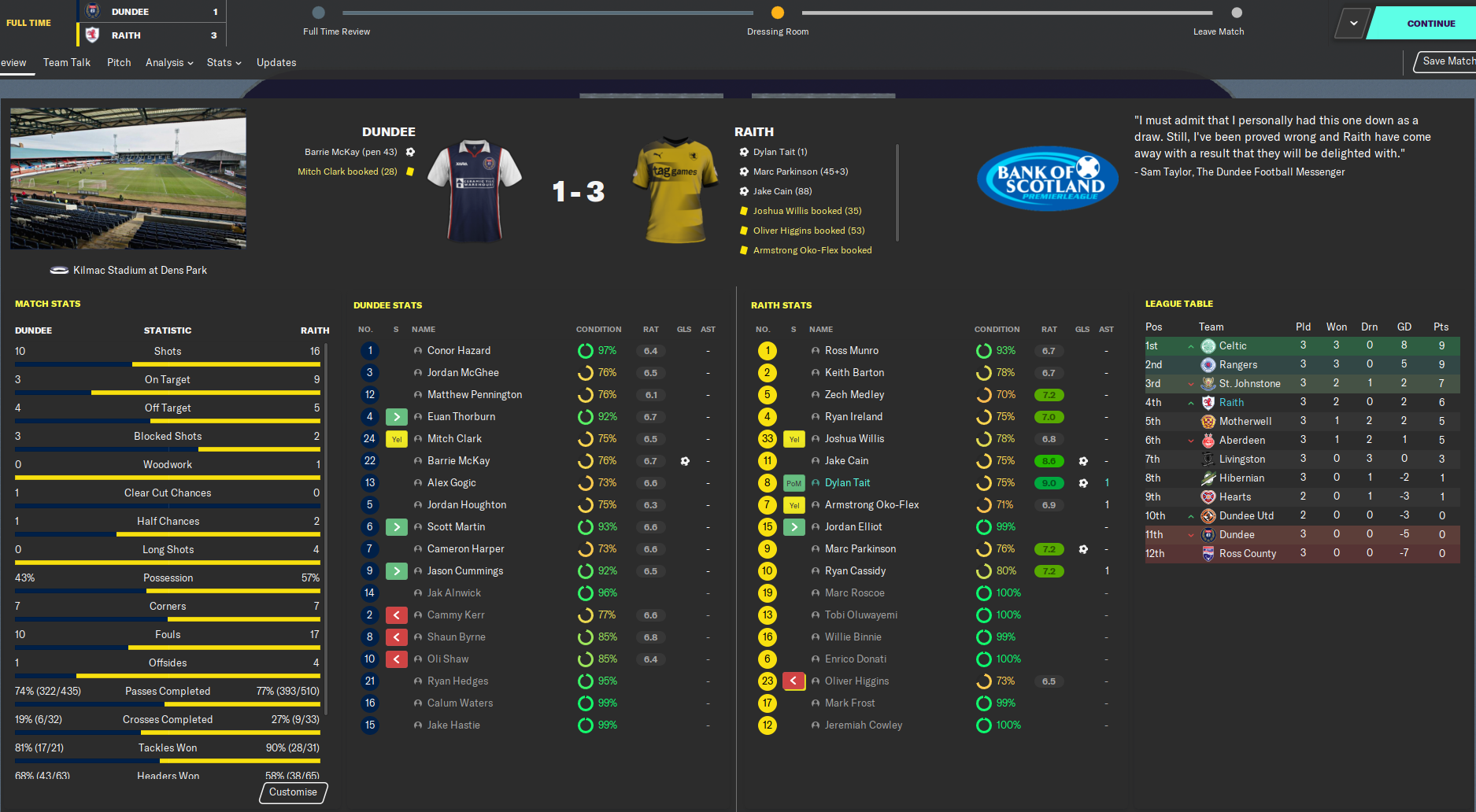The image size is (1476, 812).
Task: Expand the Analysis dropdown menu
Action: (169, 63)
